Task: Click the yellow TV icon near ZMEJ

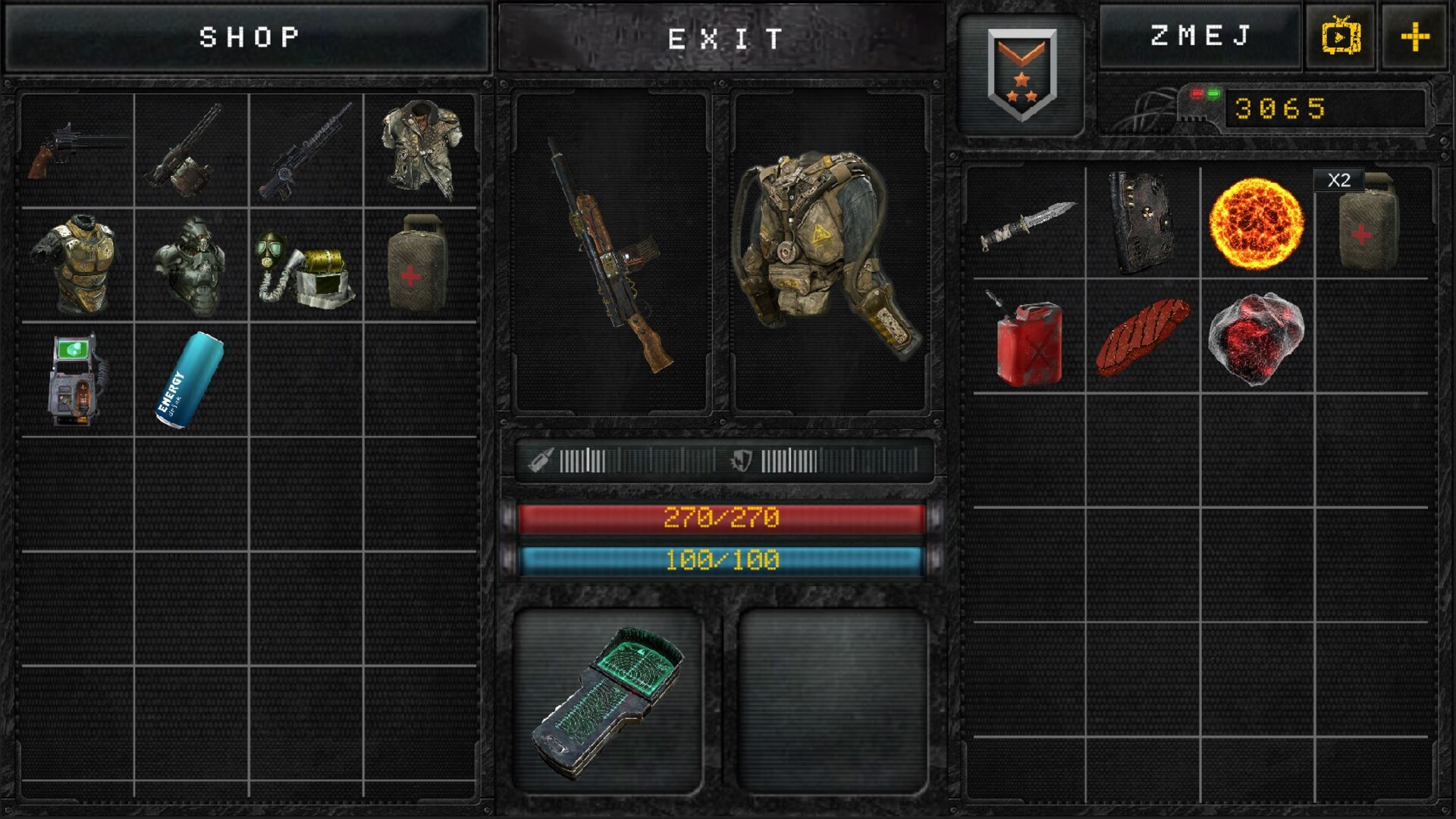Action: 1340,36
